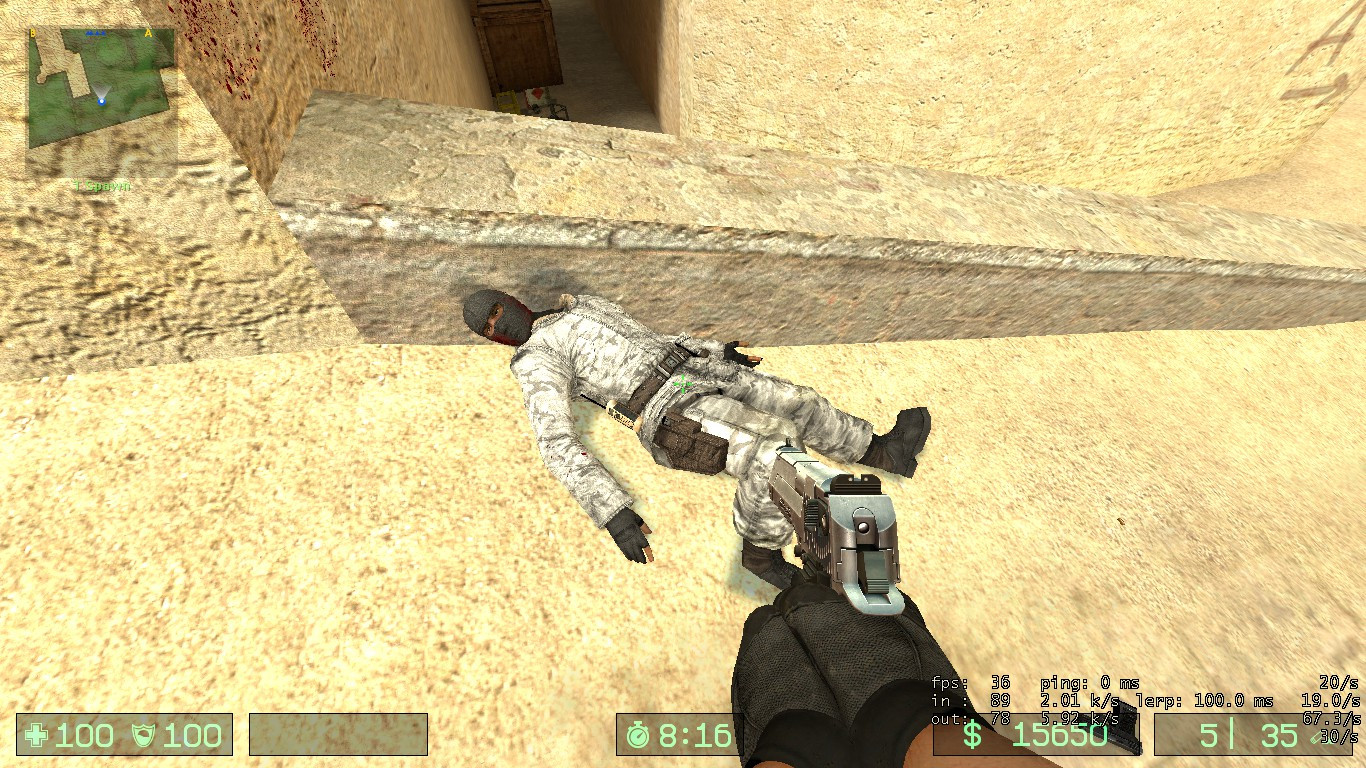The image size is (1366, 768).
Task: Select the blue player arrow on the radar
Action: (x=102, y=100)
